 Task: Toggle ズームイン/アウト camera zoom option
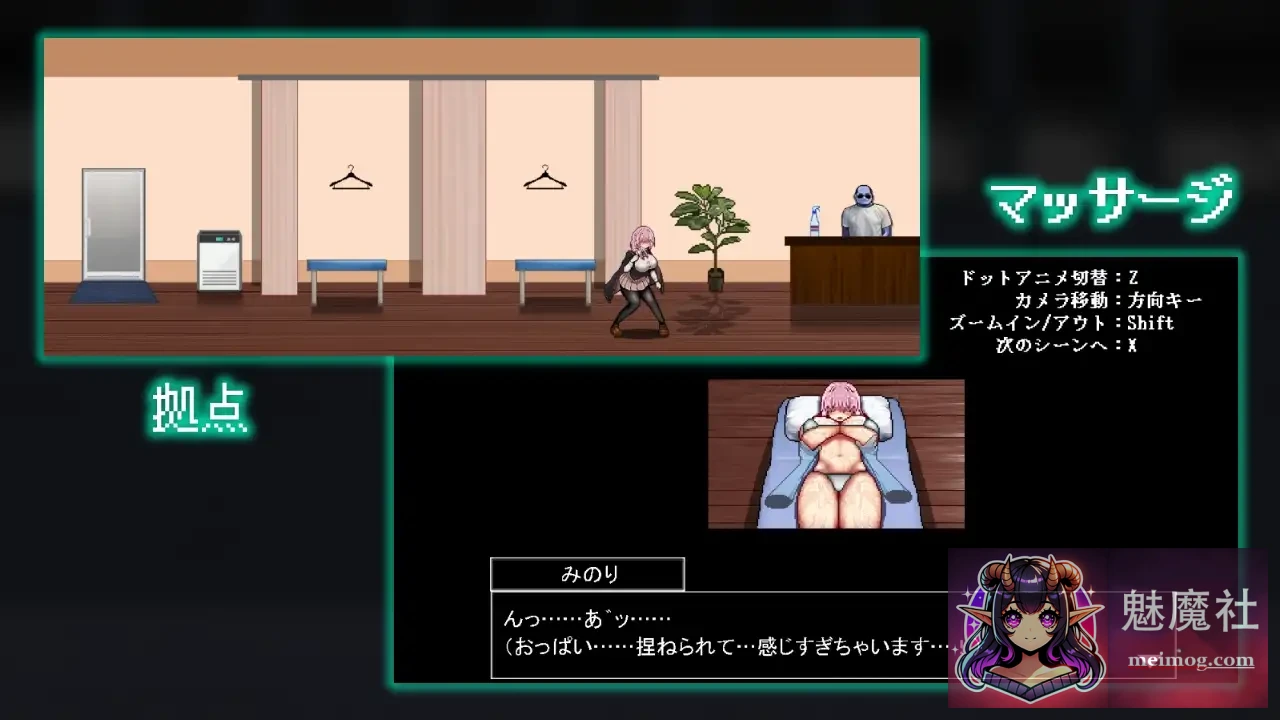click(1060, 322)
